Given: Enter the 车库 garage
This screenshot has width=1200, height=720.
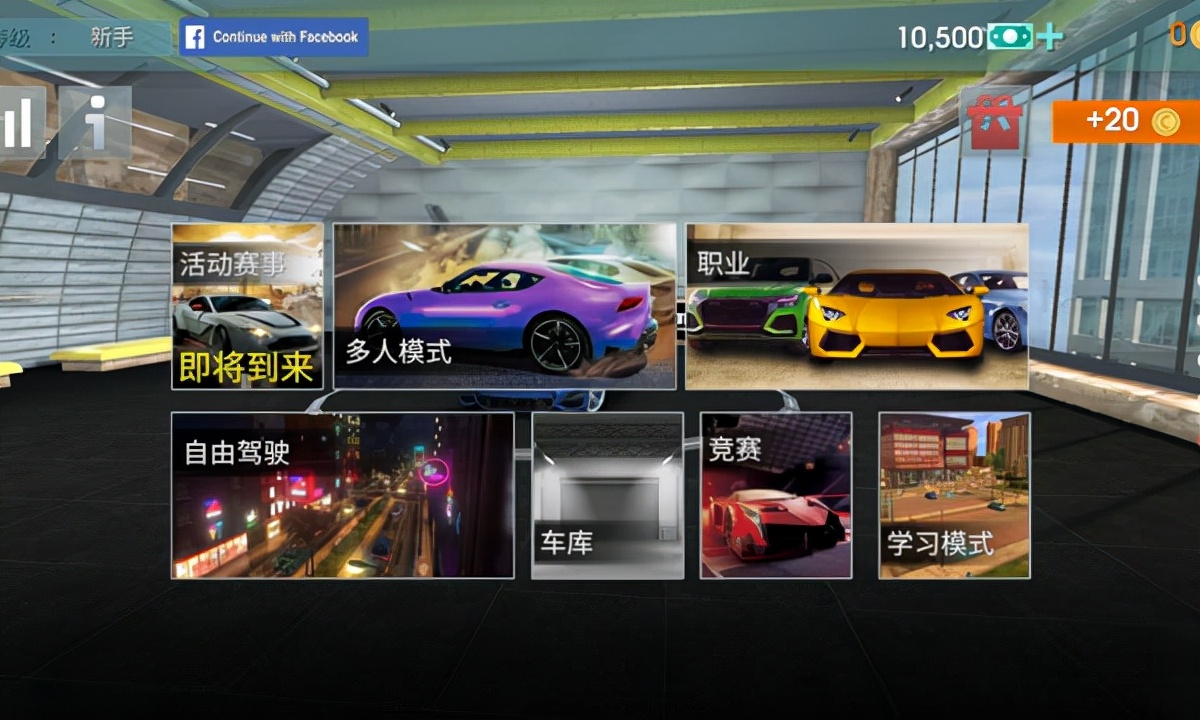Looking at the screenshot, I should coord(608,495).
